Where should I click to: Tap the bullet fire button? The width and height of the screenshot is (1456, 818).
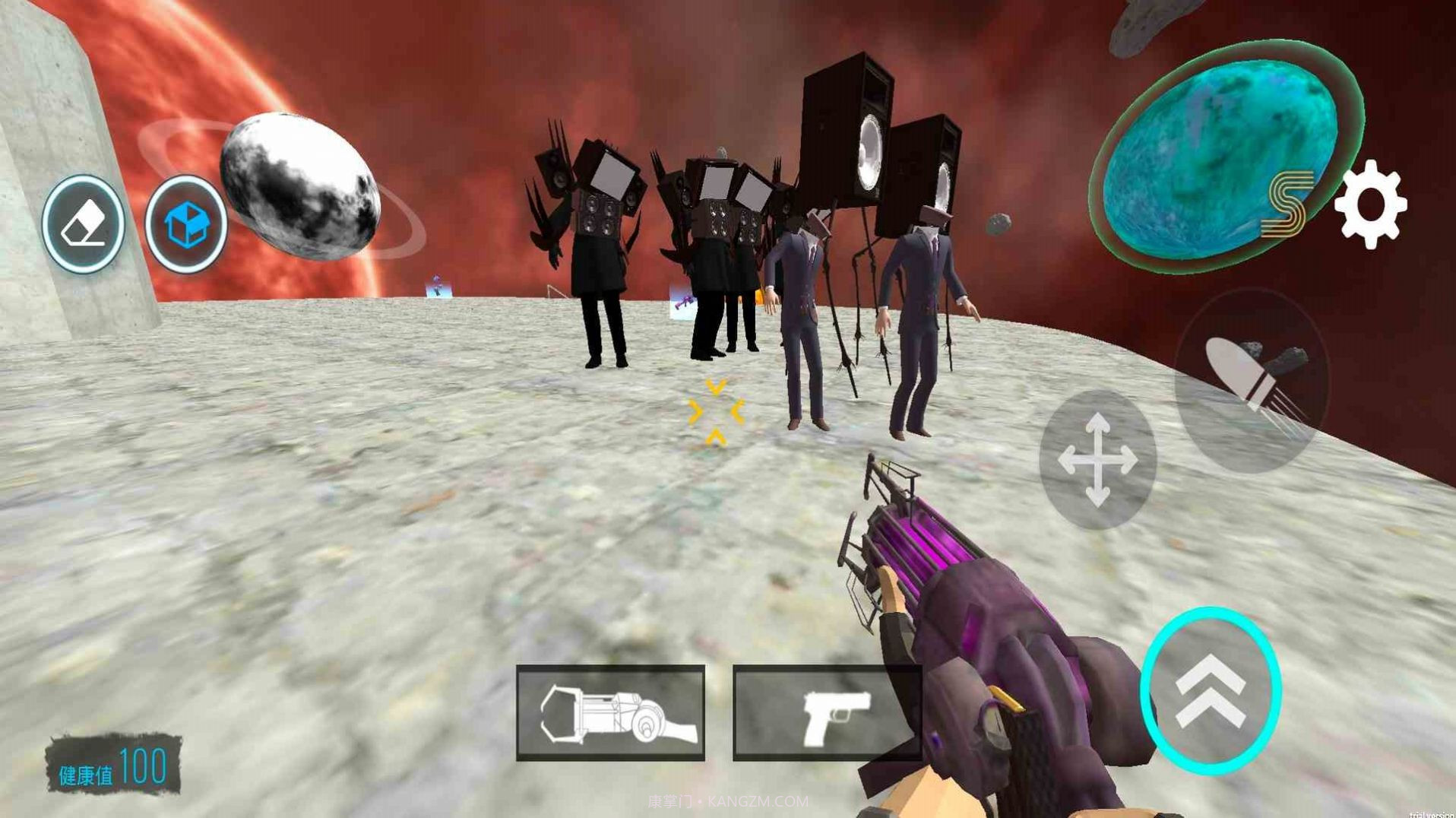[1251, 380]
